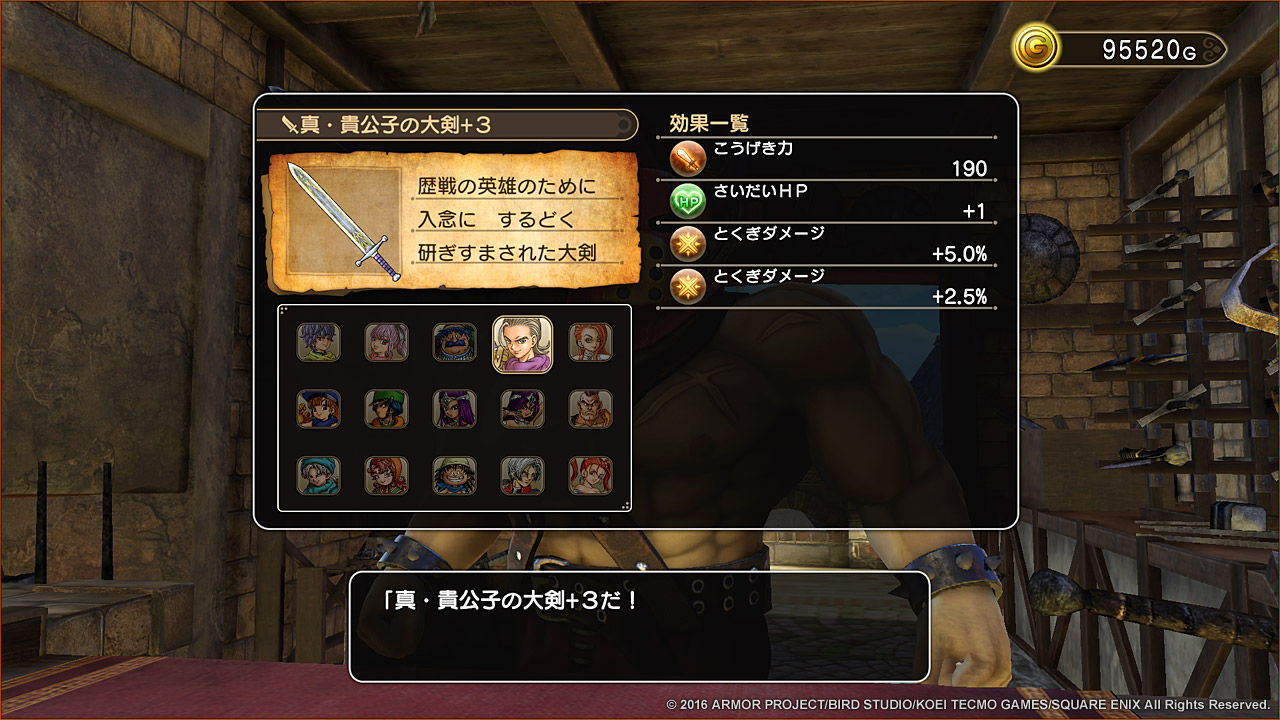Click the green さいだいHP heart icon

pos(688,199)
